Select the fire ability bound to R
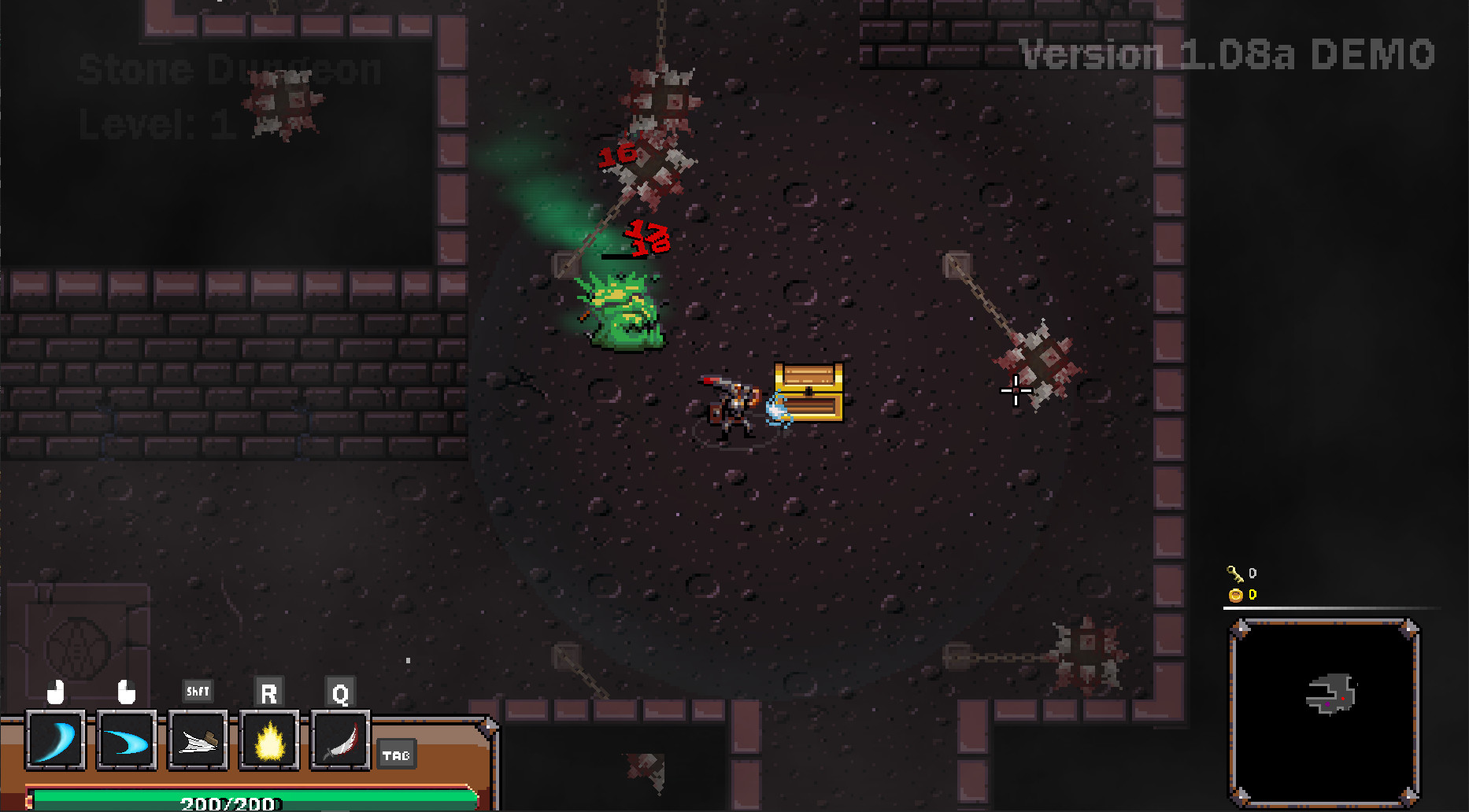This screenshot has width=1469, height=812. [268, 740]
